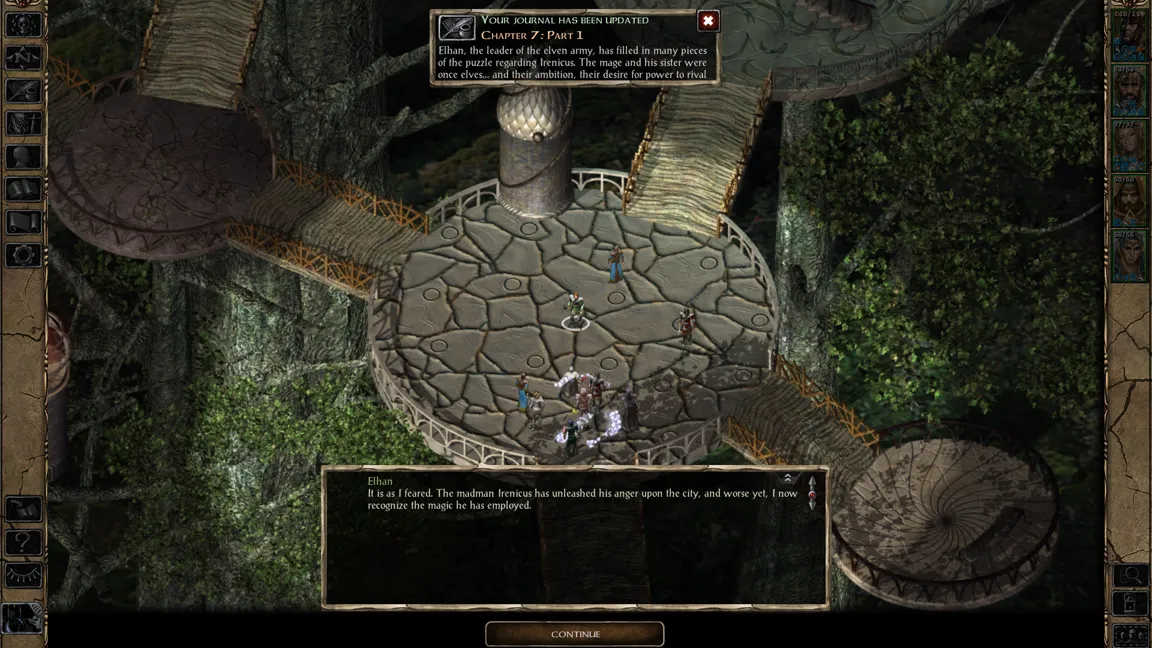
Task: Close the journal updated notification
Action: coord(708,21)
